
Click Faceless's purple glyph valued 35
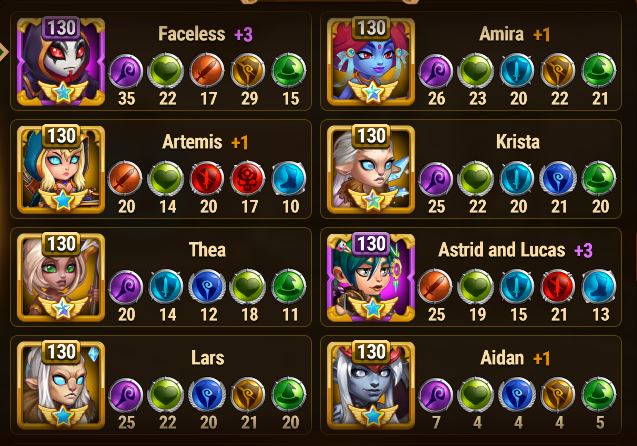coord(125,72)
